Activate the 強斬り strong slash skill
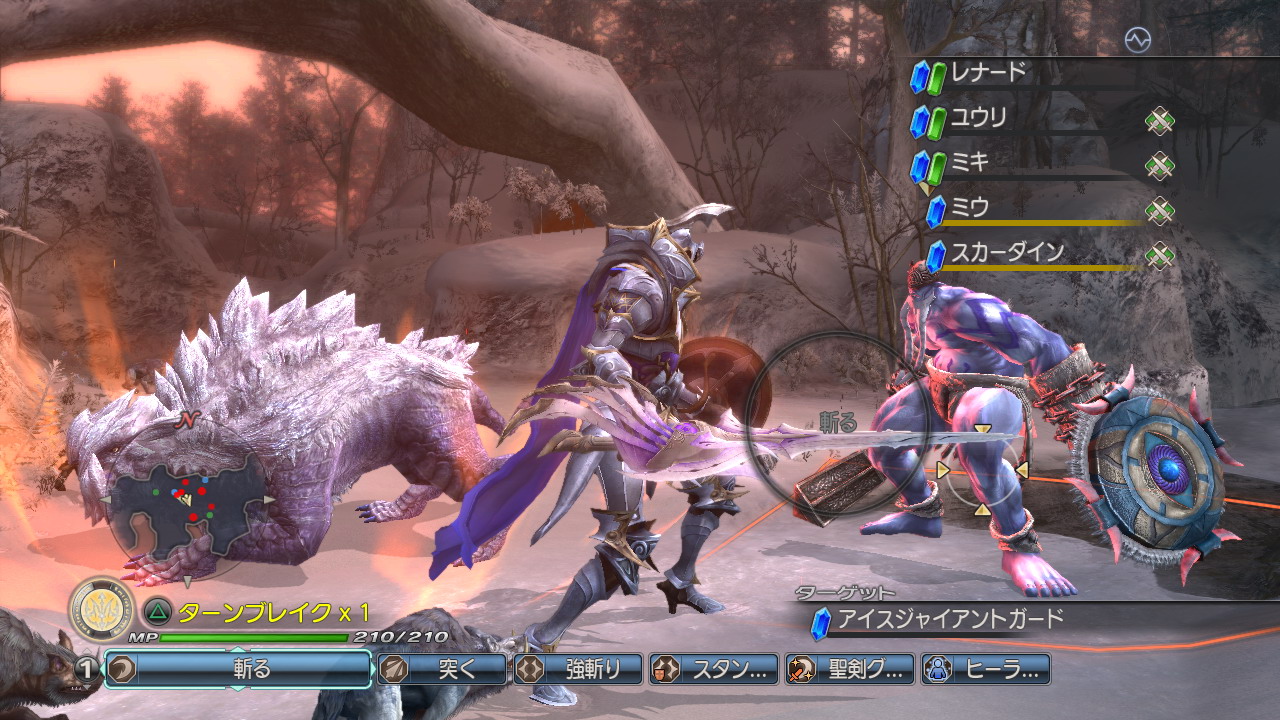 point(578,669)
